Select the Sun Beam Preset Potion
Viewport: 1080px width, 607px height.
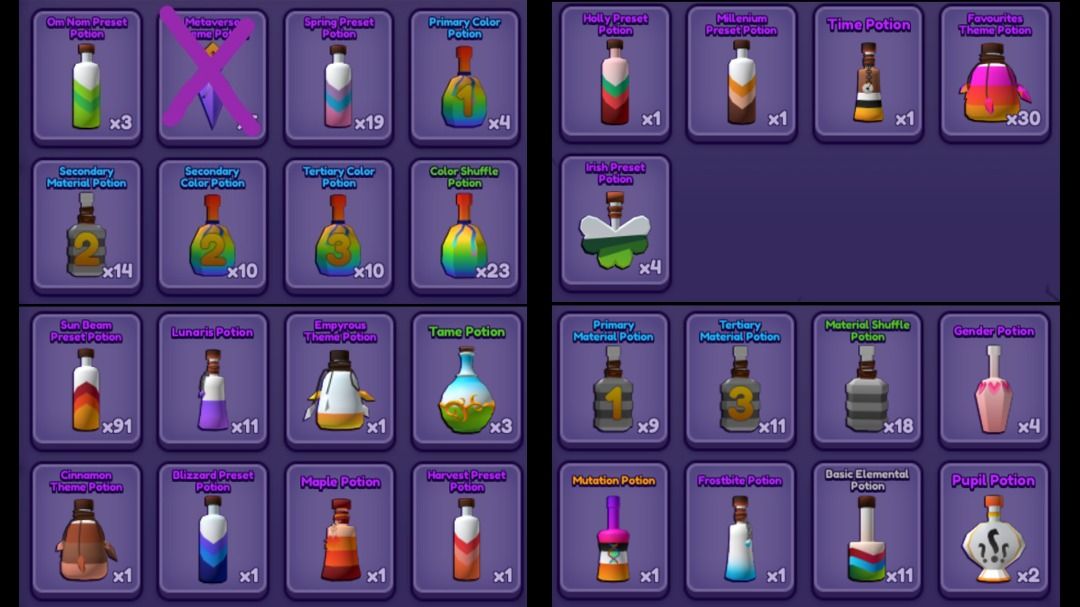(87, 382)
